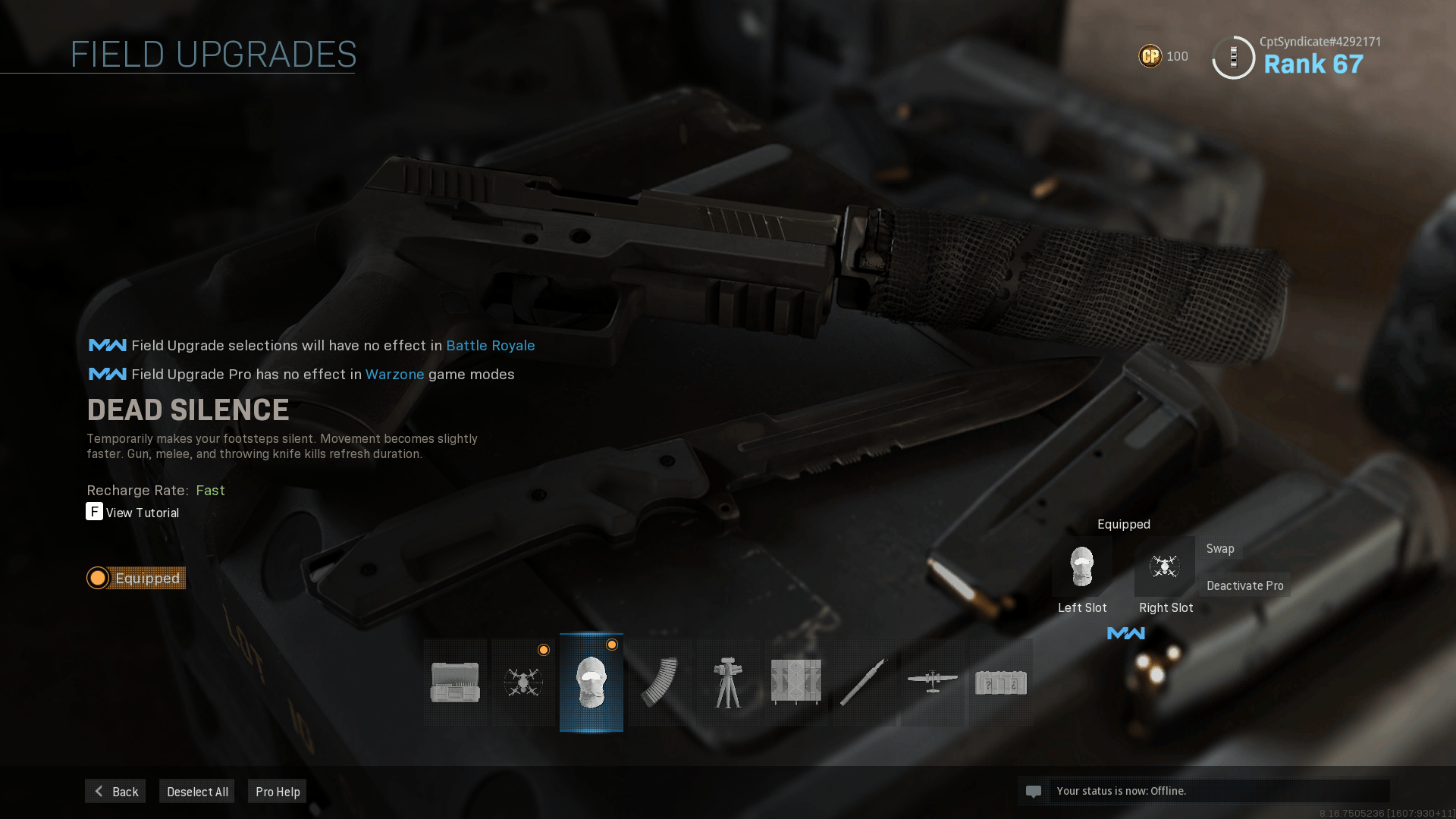The width and height of the screenshot is (1456, 819).
Task: Open Pro Help
Action: click(x=278, y=791)
